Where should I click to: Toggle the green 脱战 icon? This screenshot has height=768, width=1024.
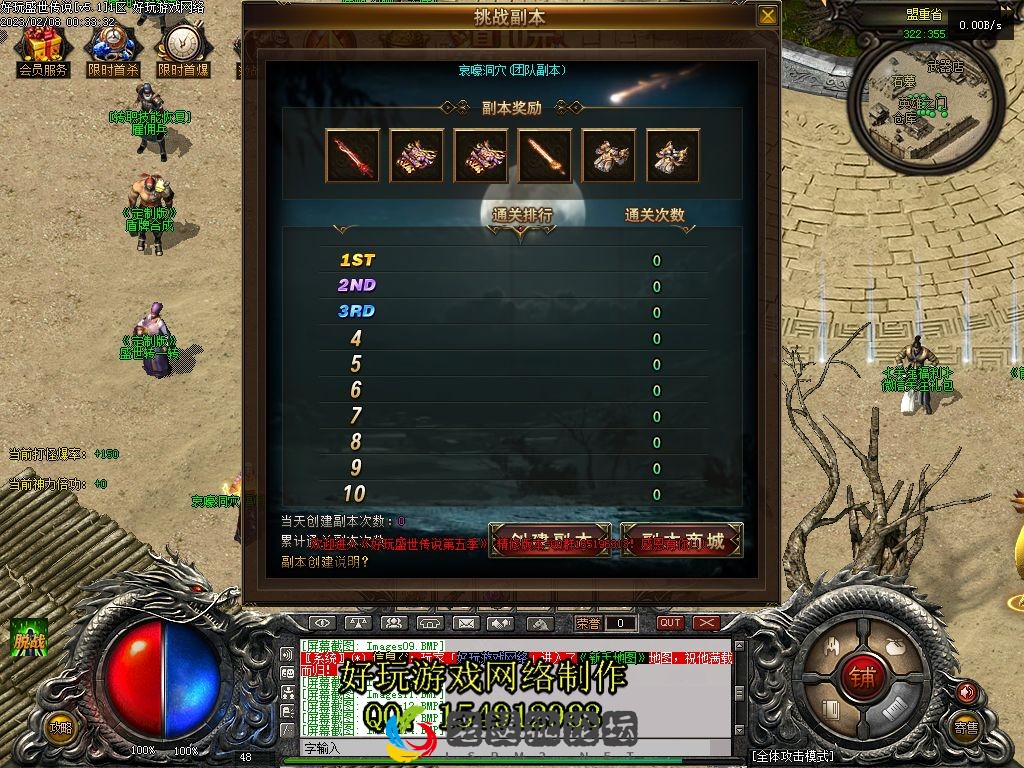pyautogui.click(x=29, y=639)
